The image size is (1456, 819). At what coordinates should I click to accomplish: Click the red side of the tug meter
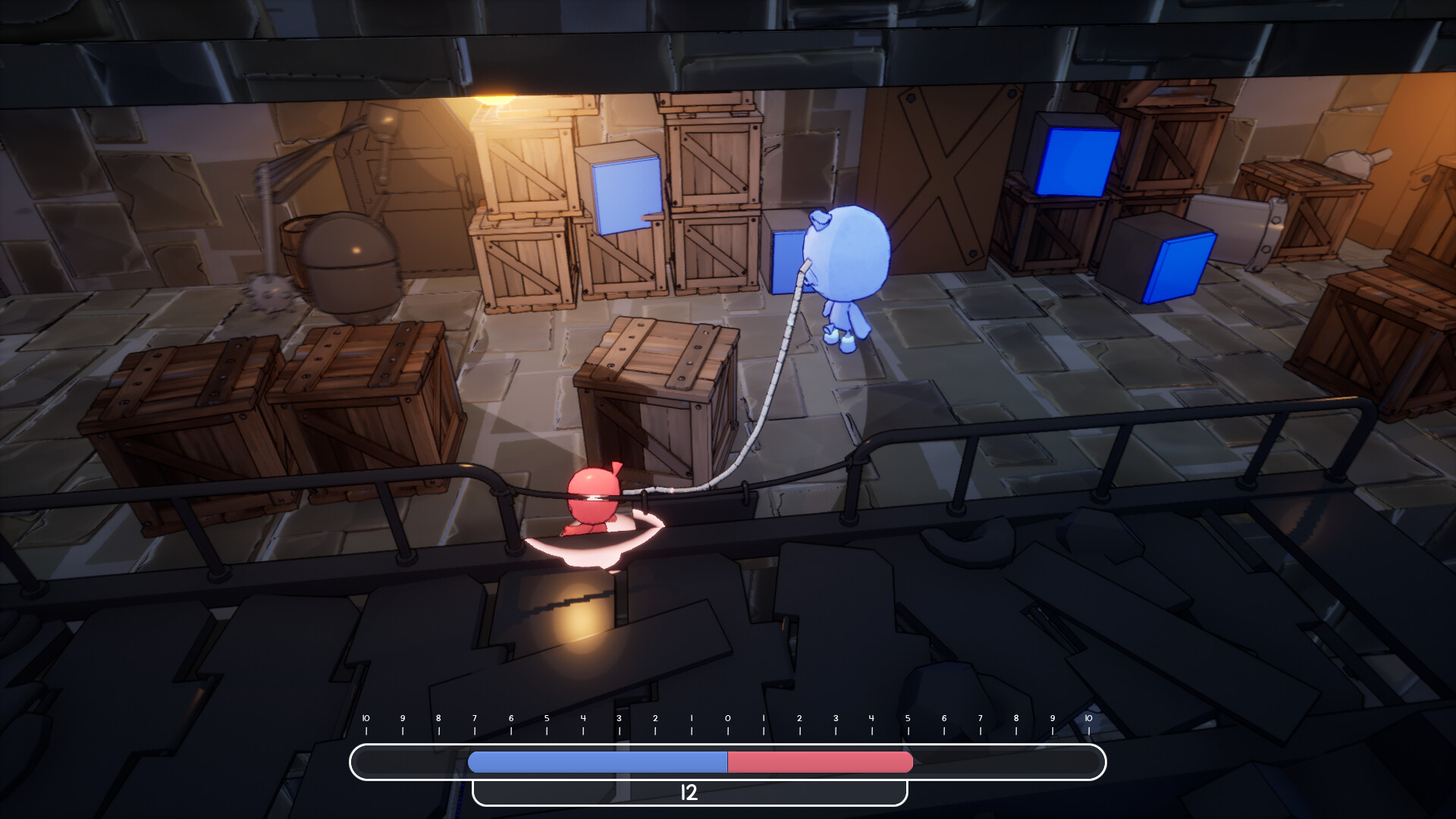819,763
